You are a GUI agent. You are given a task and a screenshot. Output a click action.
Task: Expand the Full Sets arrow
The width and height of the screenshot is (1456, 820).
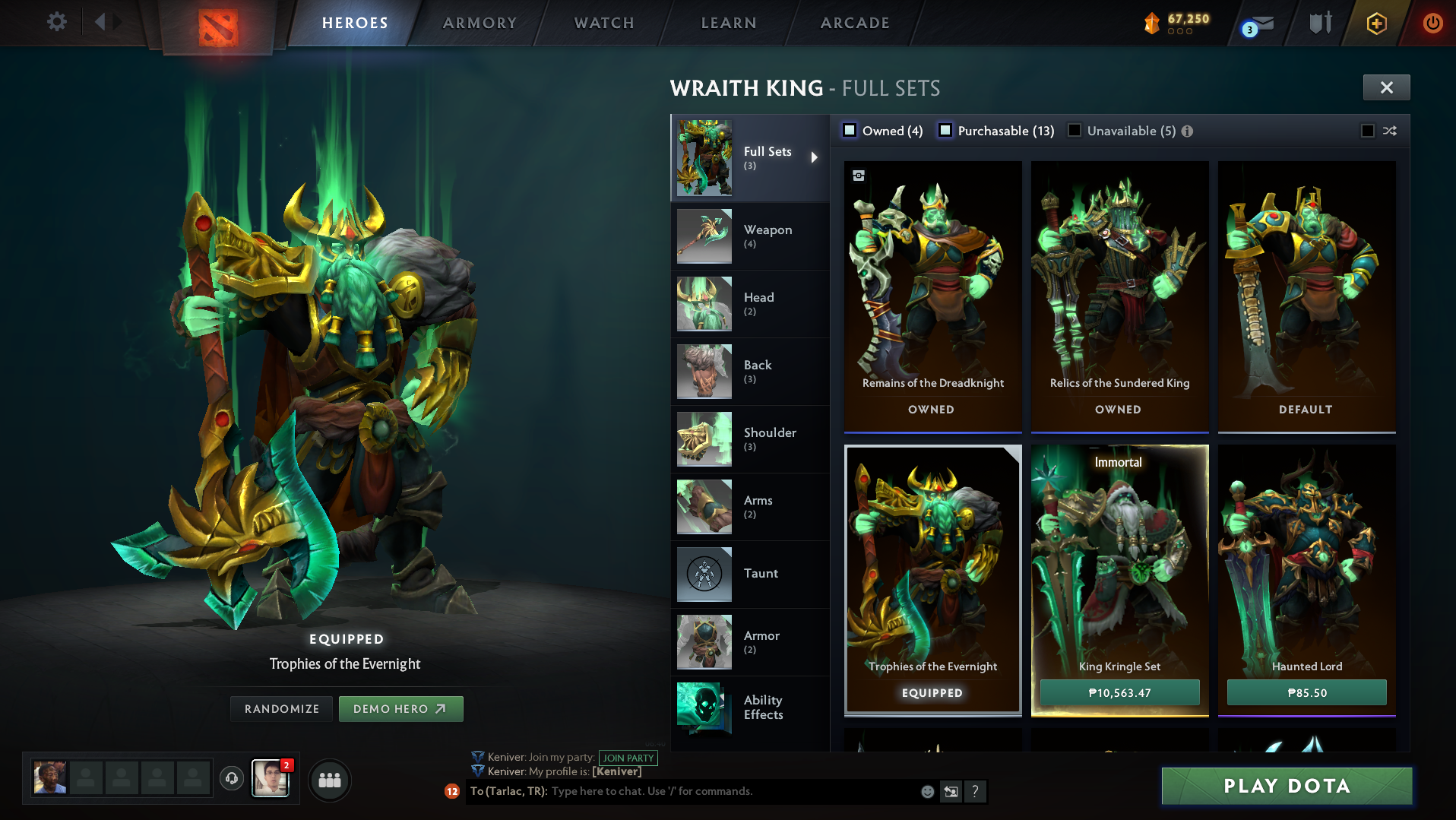815,157
